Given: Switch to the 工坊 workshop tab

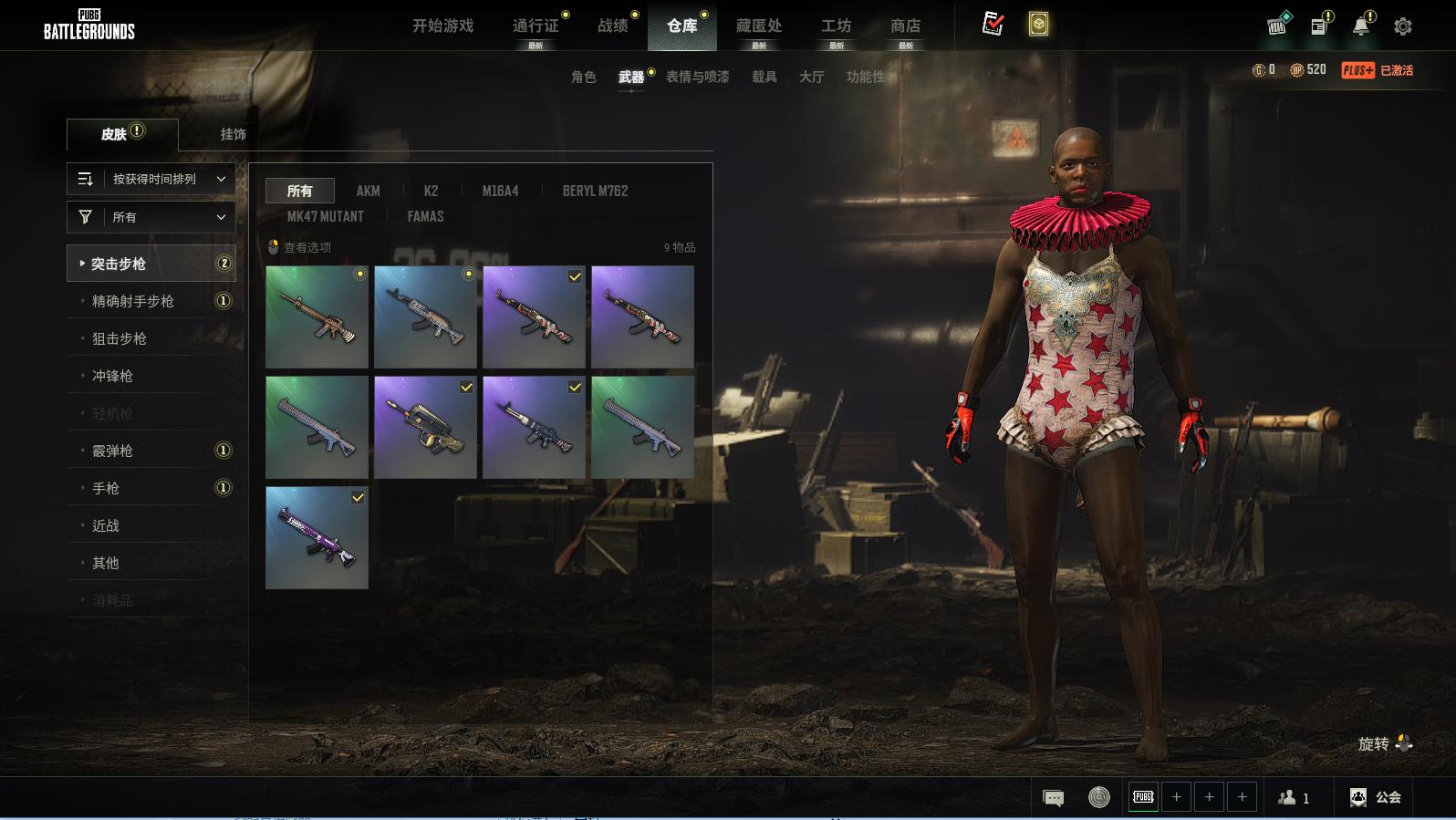Looking at the screenshot, I should click(x=836, y=26).
